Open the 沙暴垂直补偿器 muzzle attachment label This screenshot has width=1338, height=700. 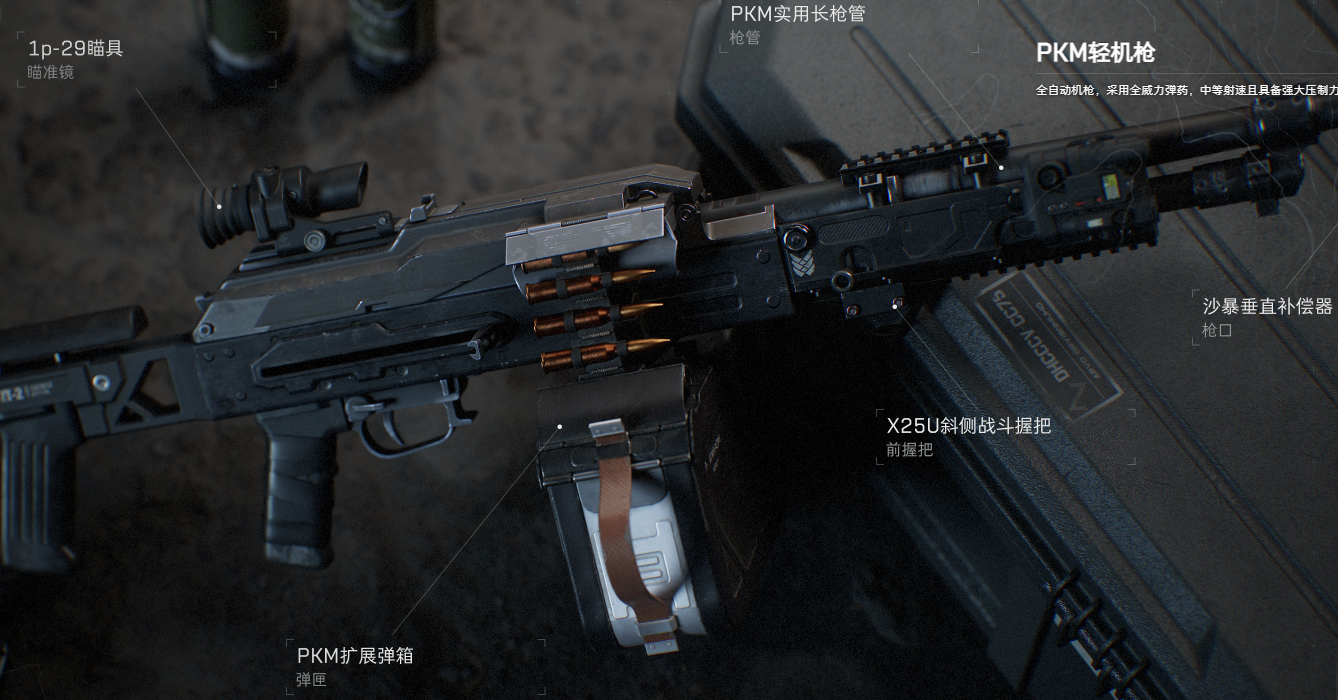click(1267, 307)
